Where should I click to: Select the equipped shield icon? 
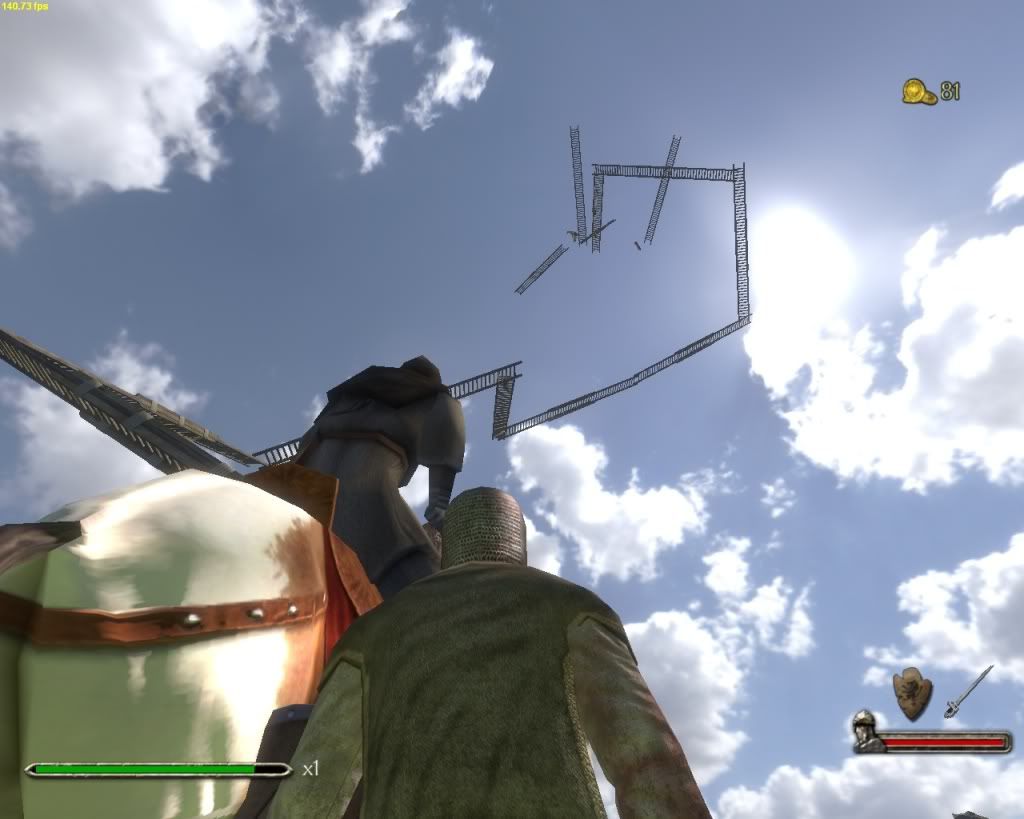(x=912, y=692)
